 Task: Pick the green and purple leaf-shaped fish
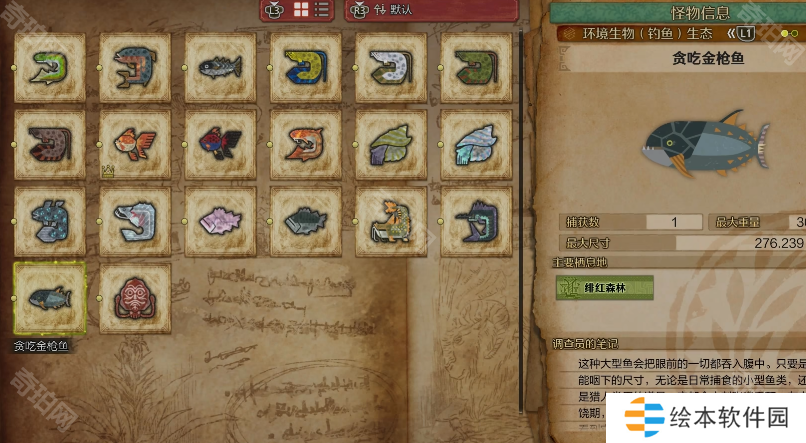[x=391, y=145]
